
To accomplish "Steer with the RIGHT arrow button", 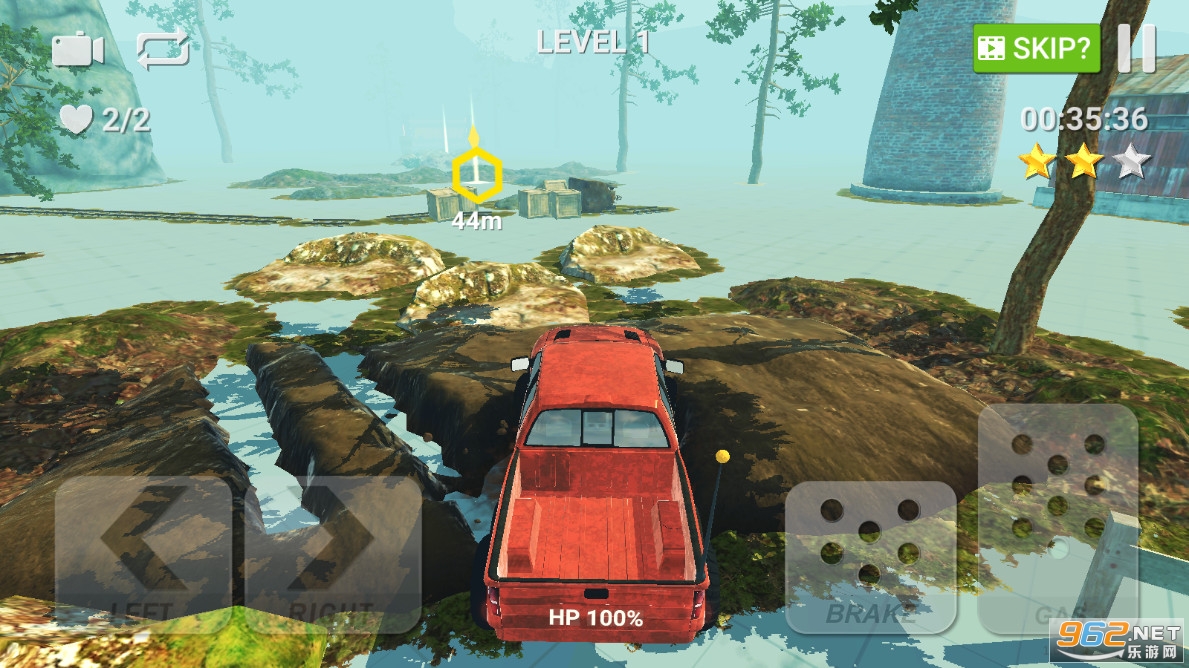I will click(332, 553).
